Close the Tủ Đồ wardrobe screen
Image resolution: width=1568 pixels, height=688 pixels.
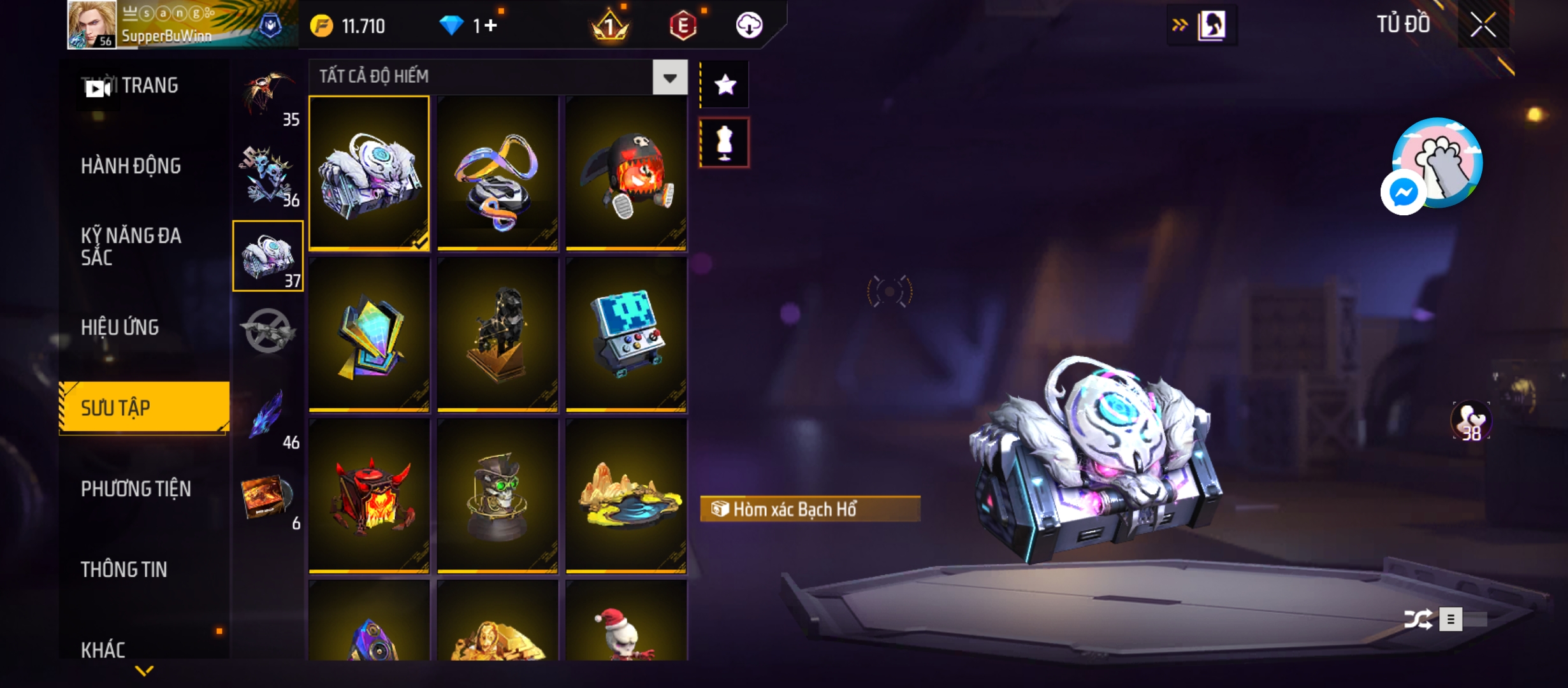click(1483, 25)
